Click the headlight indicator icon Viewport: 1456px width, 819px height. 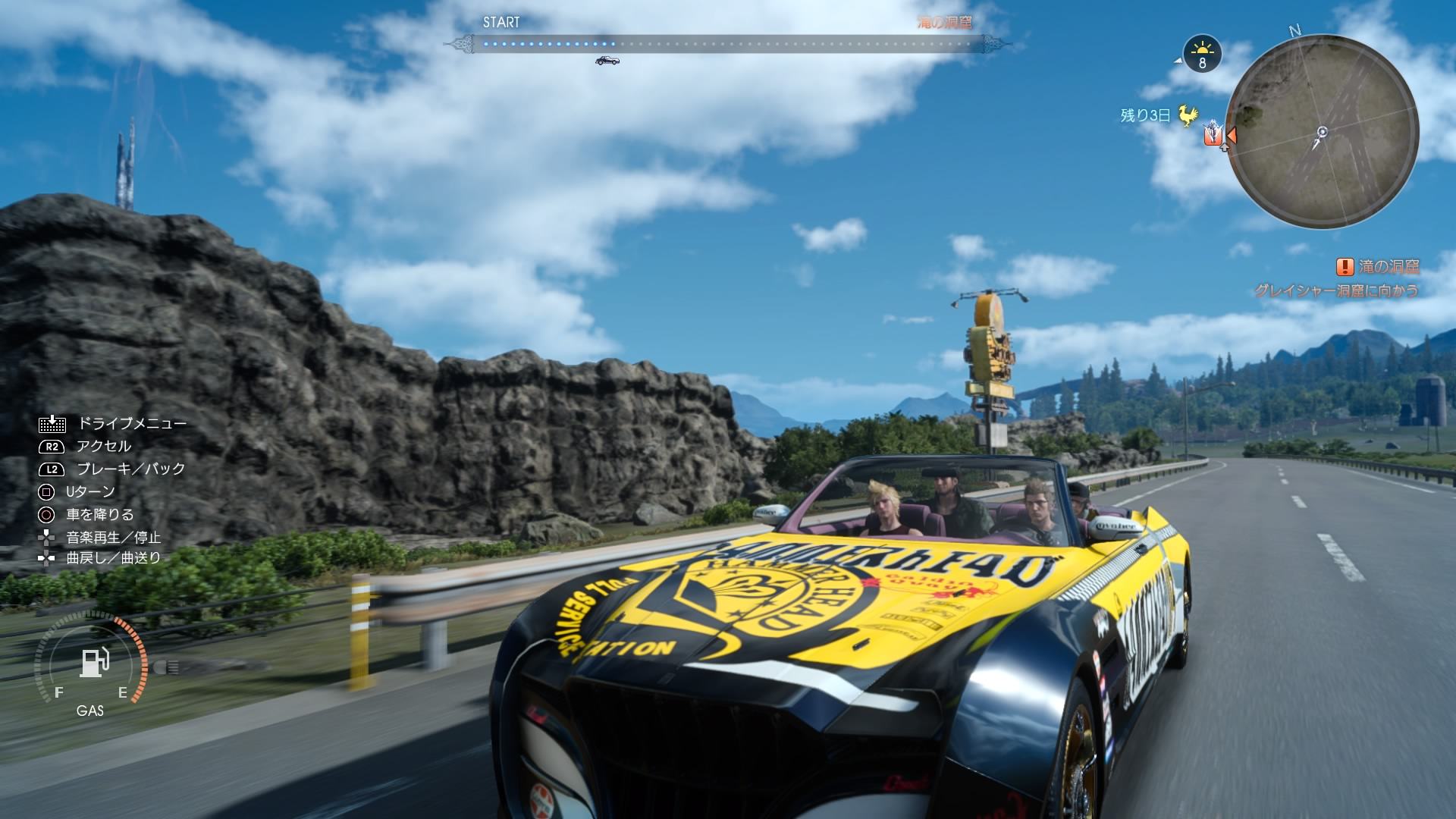tap(165, 667)
